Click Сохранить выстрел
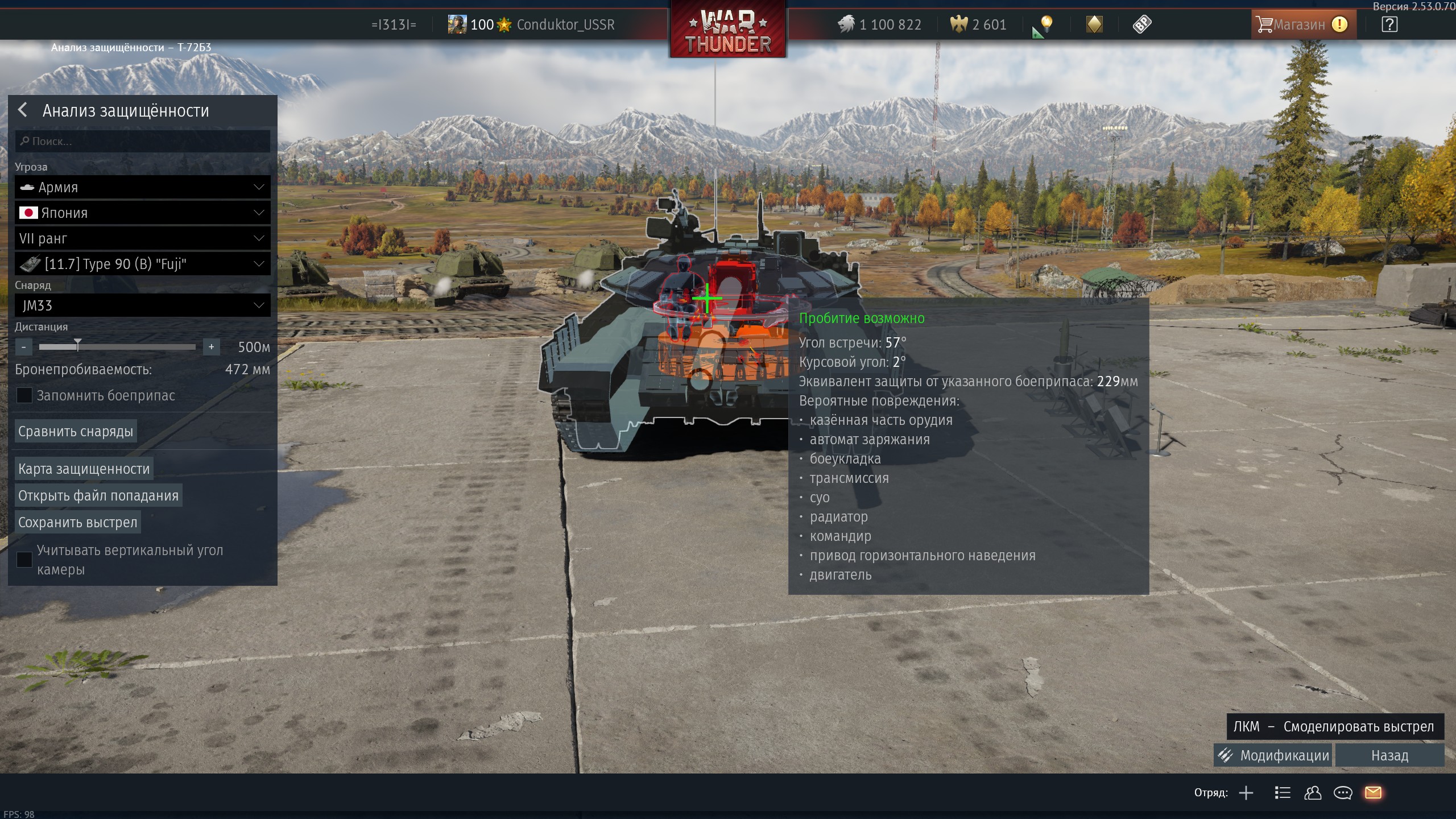This screenshot has height=819, width=1456. (78, 522)
